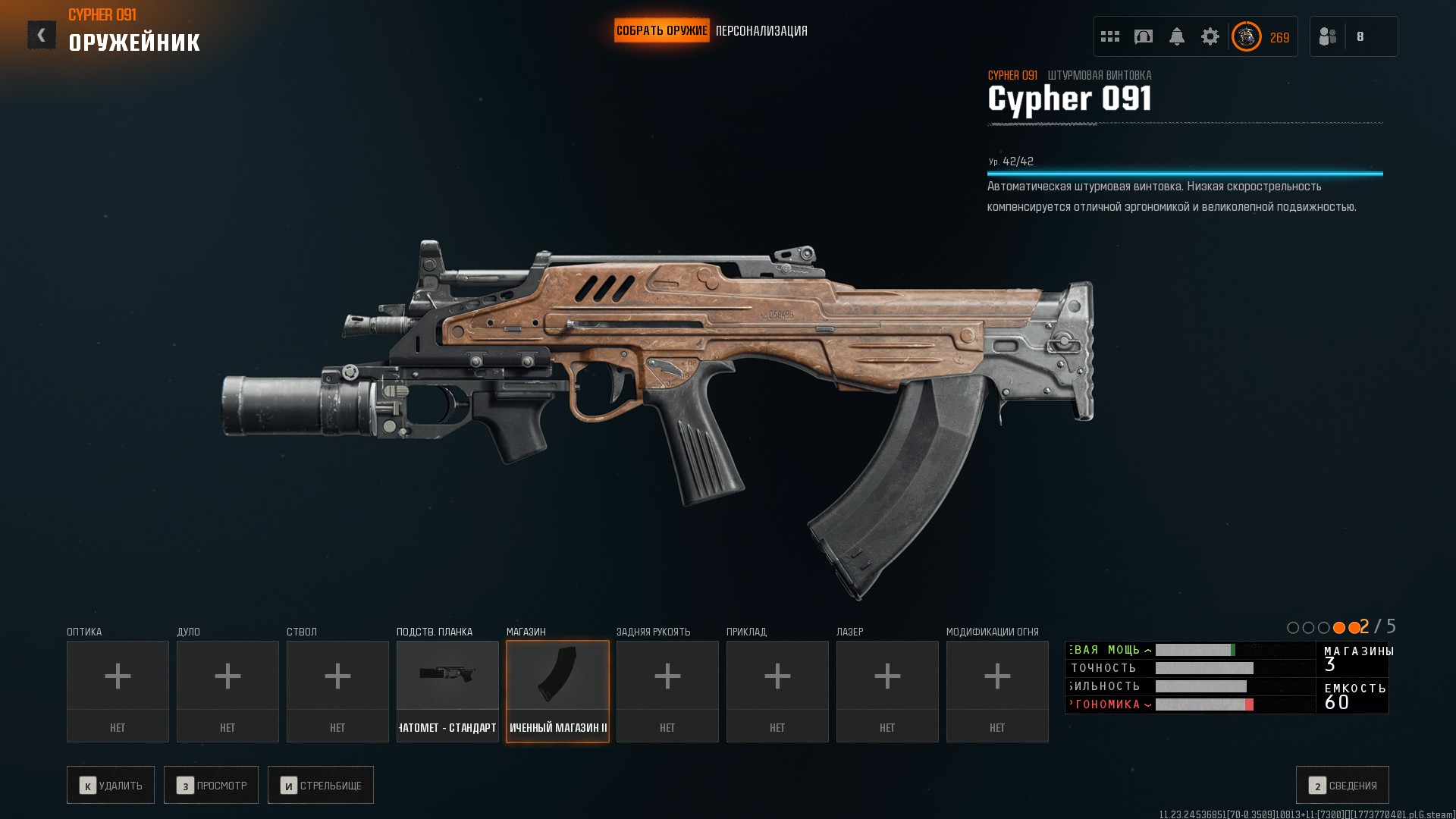Open the Задняя рукоять grip slot
This screenshot has width=1456, height=819.
click(667, 691)
